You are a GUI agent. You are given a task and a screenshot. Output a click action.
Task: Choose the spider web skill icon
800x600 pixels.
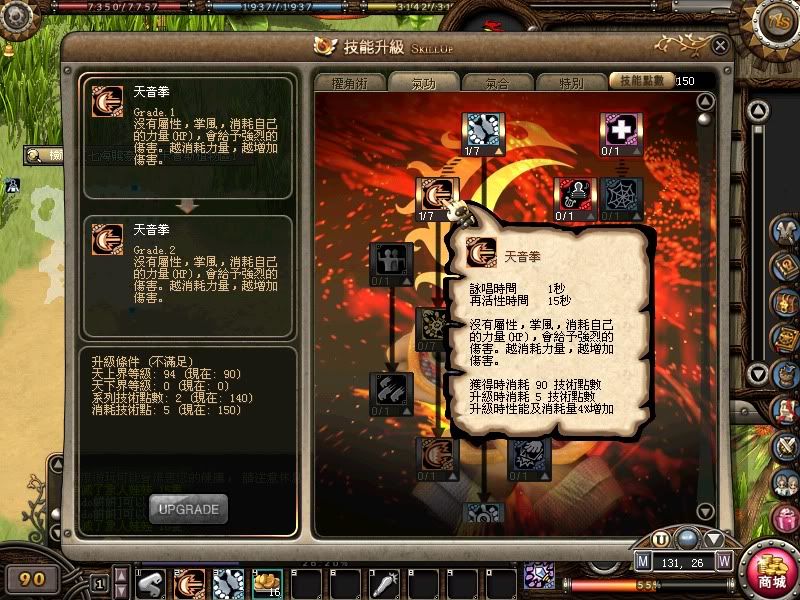pos(620,194)
